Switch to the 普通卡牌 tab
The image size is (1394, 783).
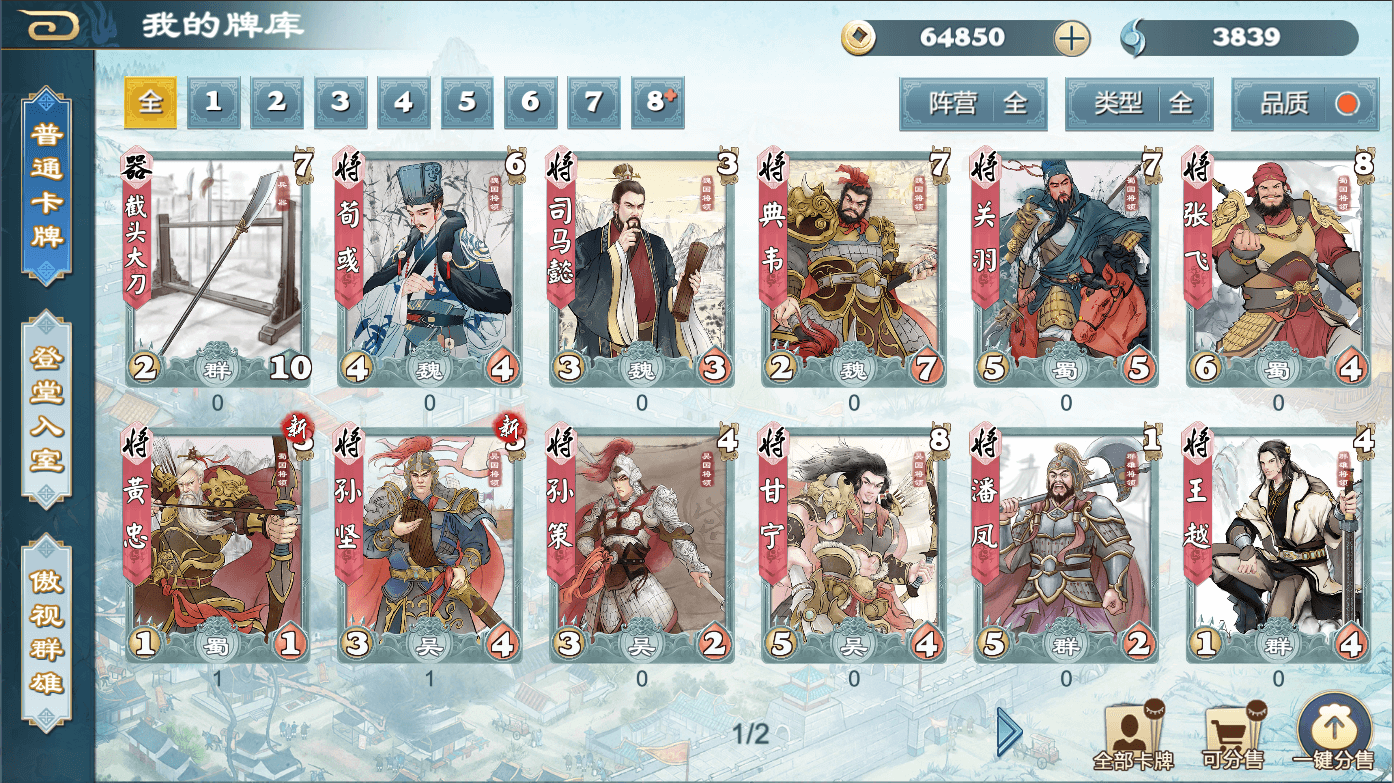pyautogui.click(x=47, y=186)
